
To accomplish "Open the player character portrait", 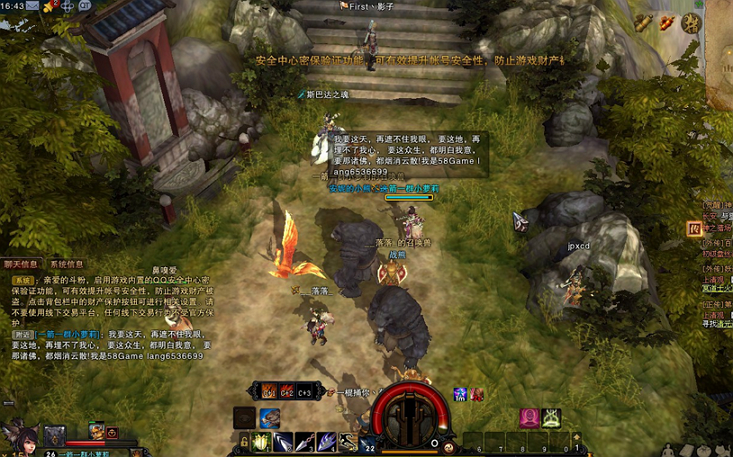I will tap(17, 436).
